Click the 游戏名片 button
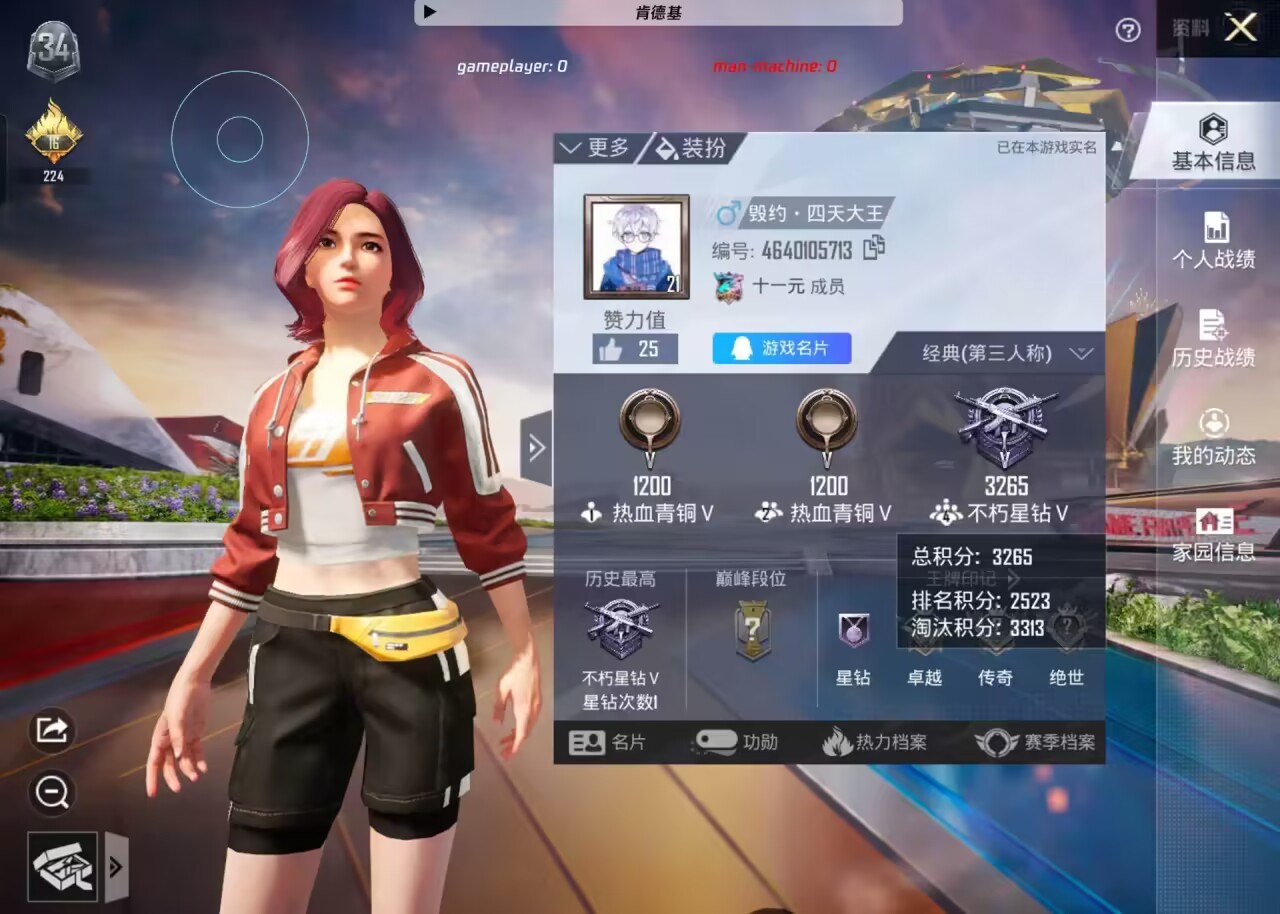 (781, 348)
